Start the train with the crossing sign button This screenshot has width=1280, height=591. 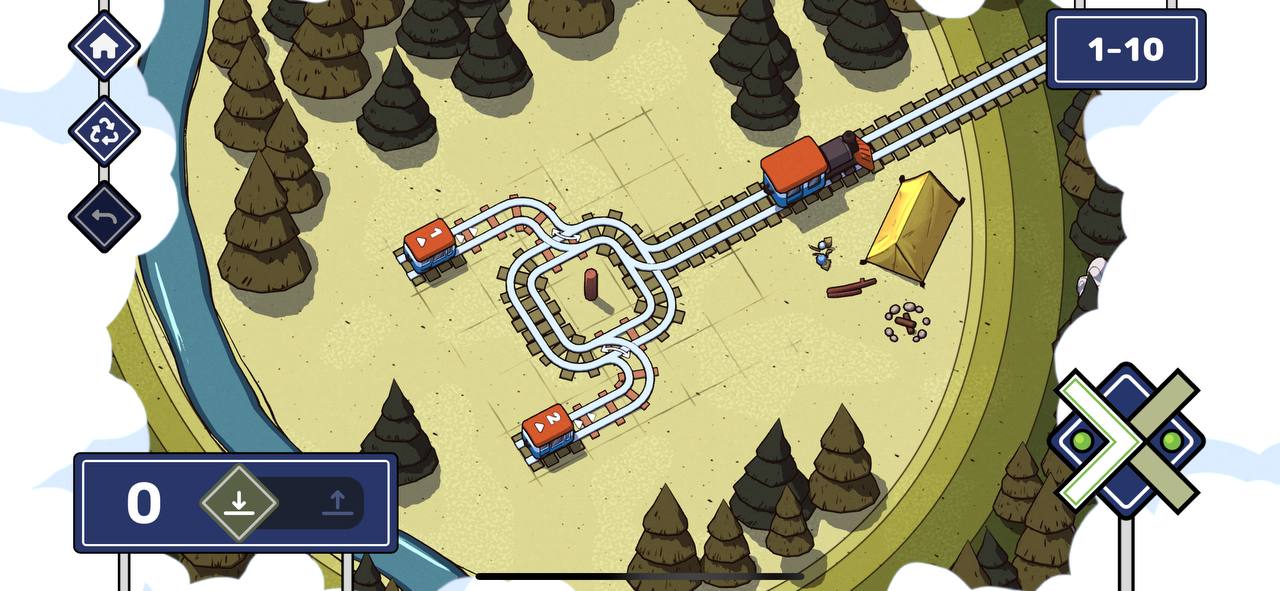pyautogui.click(x=1126, y=440)
